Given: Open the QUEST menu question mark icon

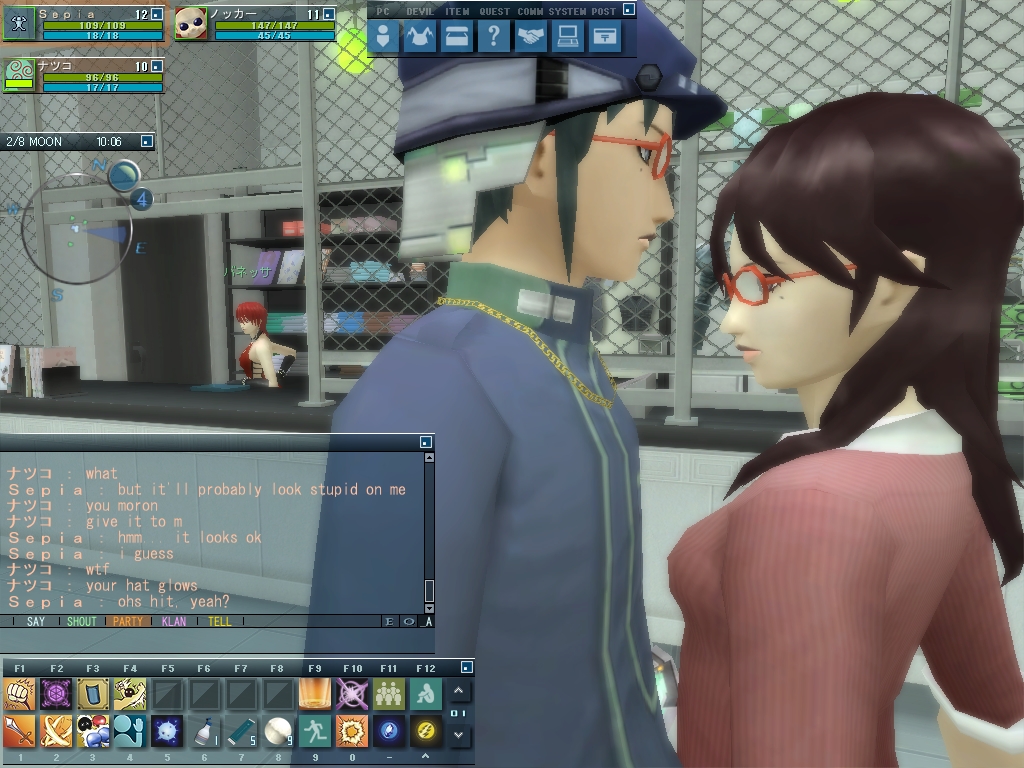Looking at the screenshot, I should [x=493, y=37].
